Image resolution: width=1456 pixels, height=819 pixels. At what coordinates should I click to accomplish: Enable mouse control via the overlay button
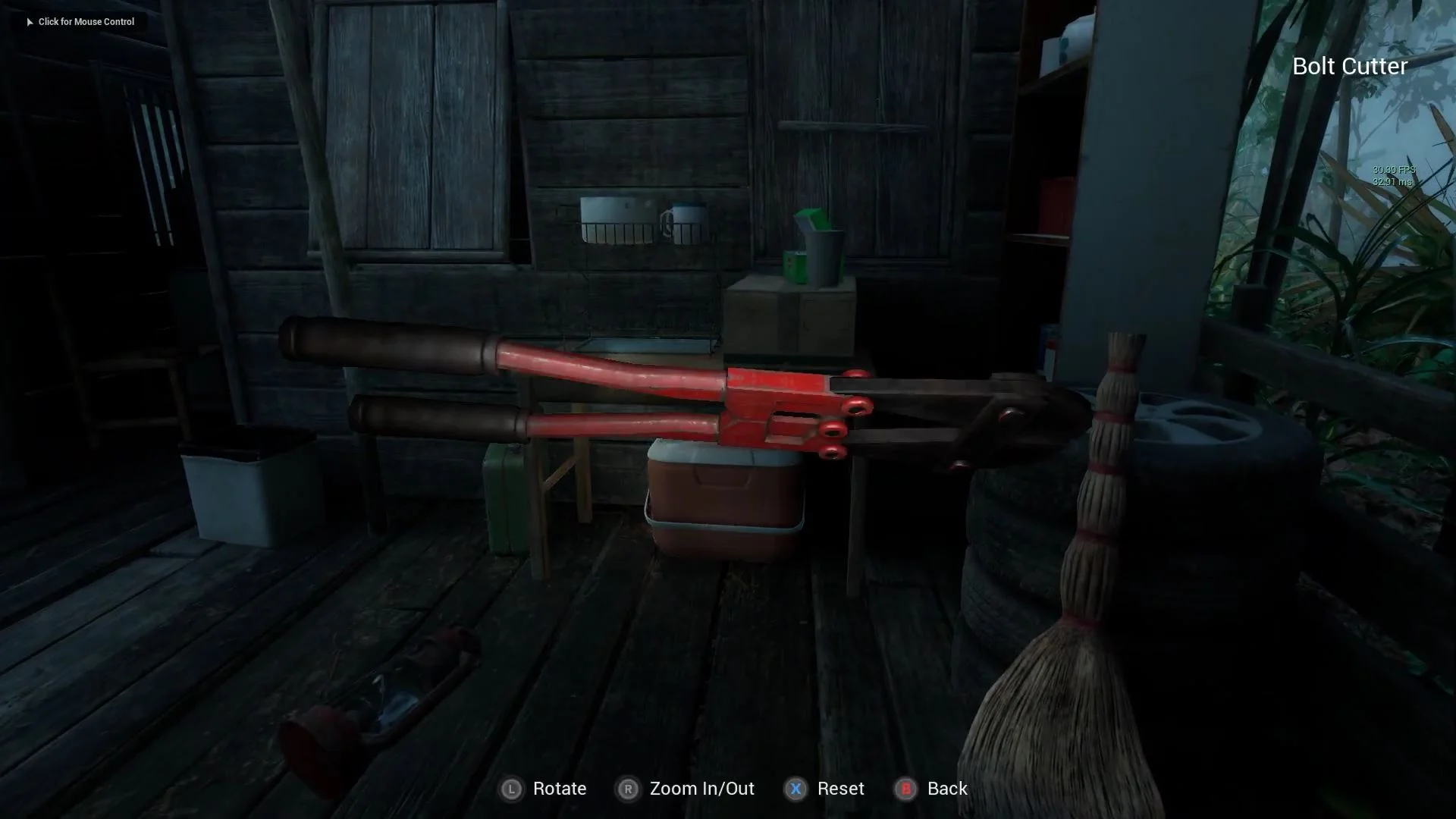tap(80, 22)
